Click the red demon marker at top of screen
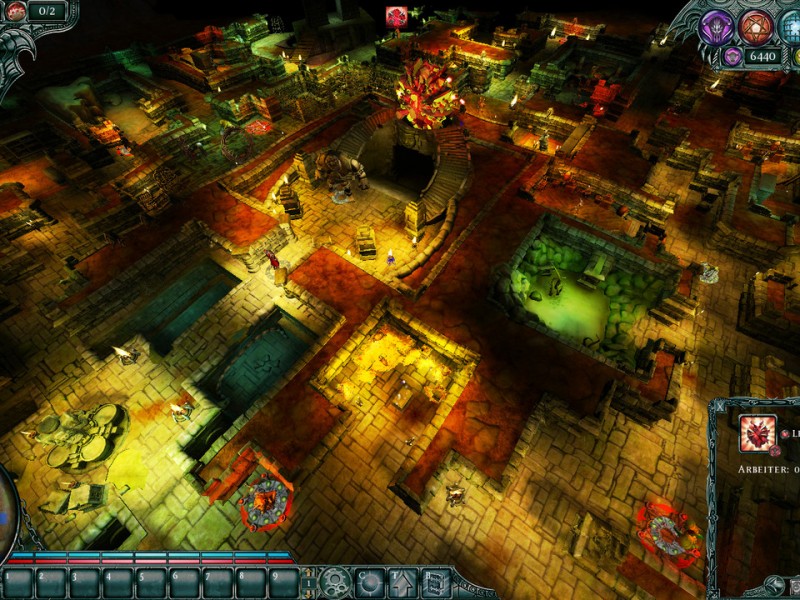This screenshot has width=800, height=600. click(396, 16)
